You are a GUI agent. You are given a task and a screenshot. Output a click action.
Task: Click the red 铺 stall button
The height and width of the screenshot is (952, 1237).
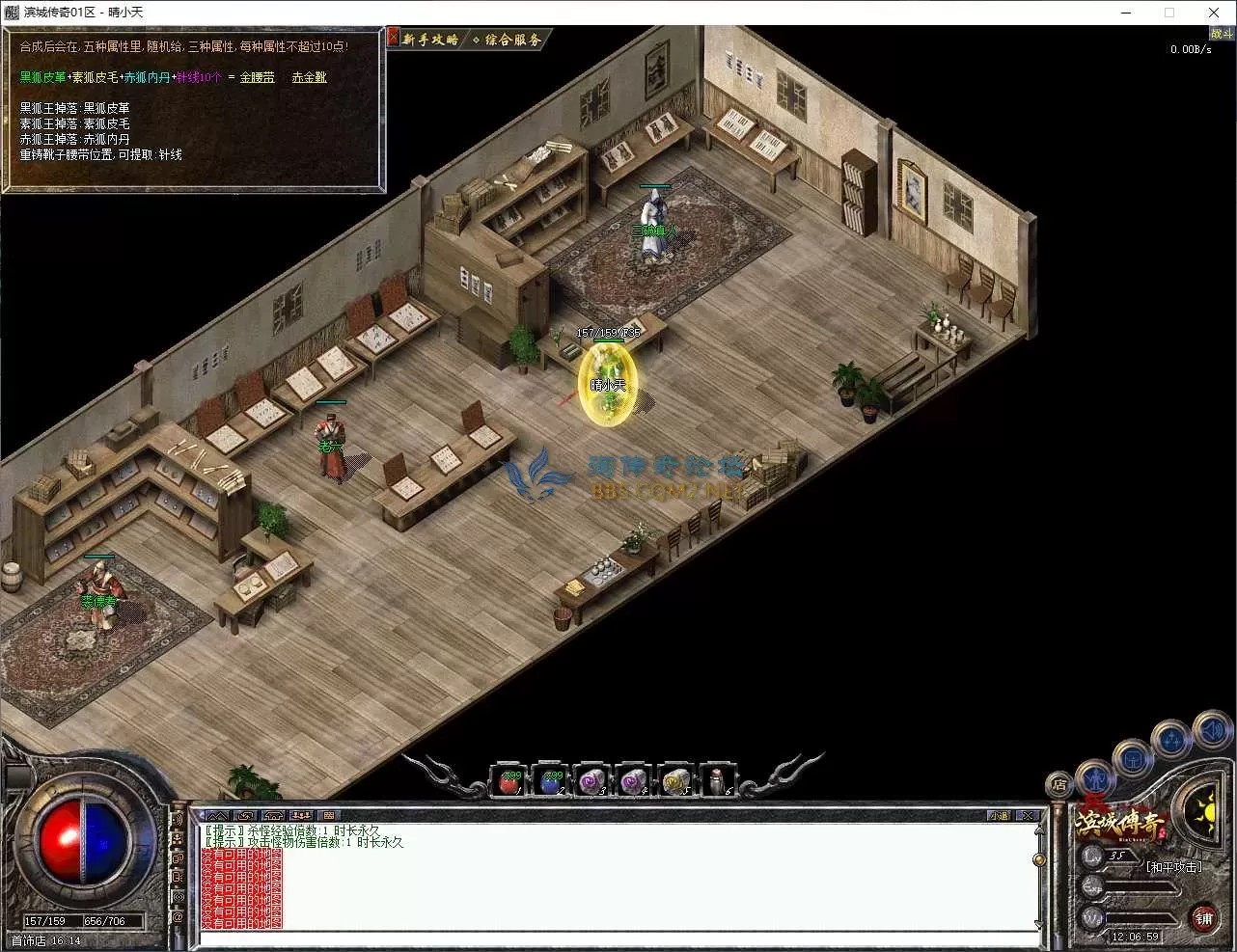pyautogui.click(x=1203, y=918)
